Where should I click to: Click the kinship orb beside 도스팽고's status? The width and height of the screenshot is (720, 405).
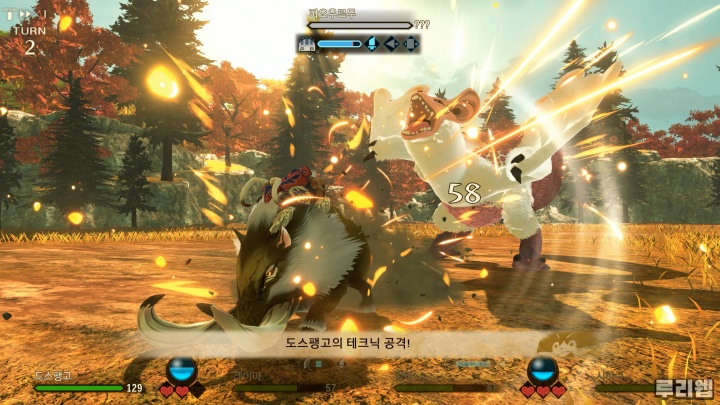(182, 369)
